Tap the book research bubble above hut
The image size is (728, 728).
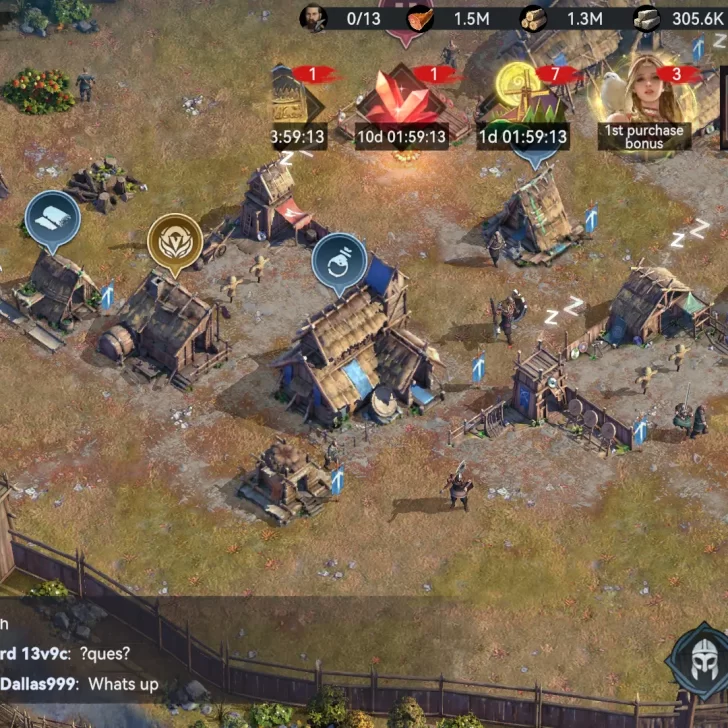(x=52, y=221)
